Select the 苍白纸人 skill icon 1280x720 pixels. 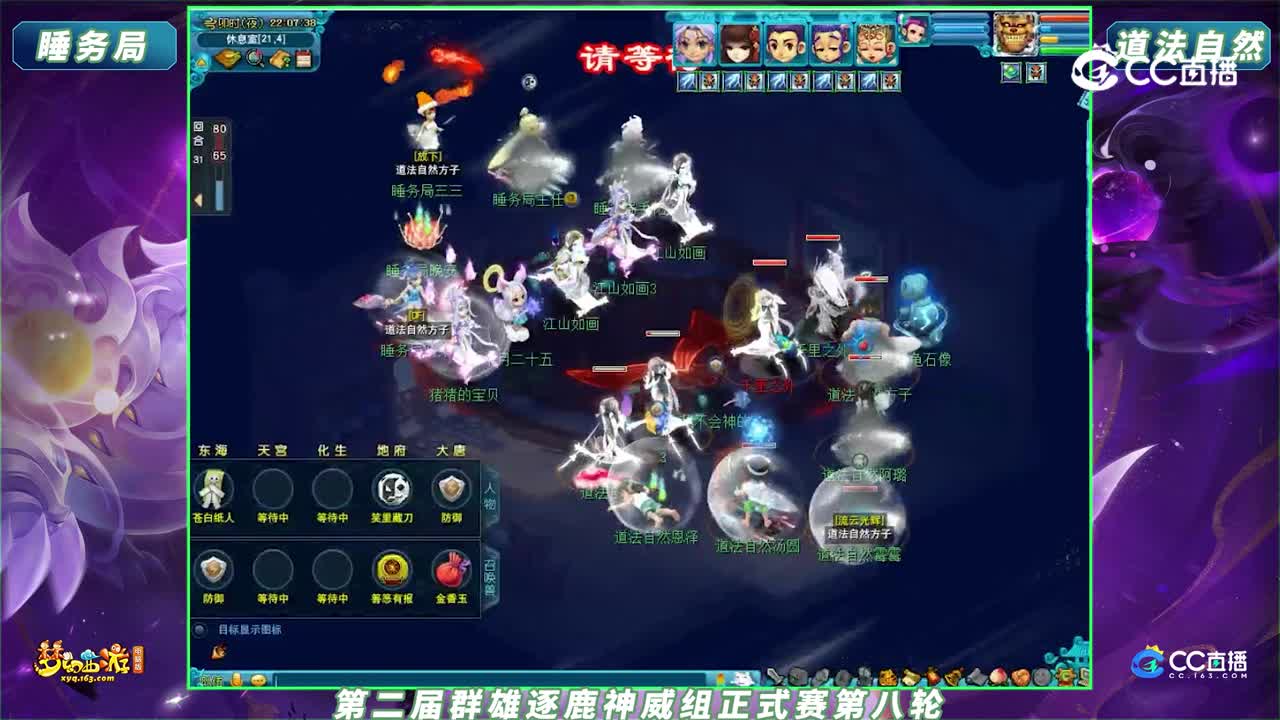click(212, 490)
